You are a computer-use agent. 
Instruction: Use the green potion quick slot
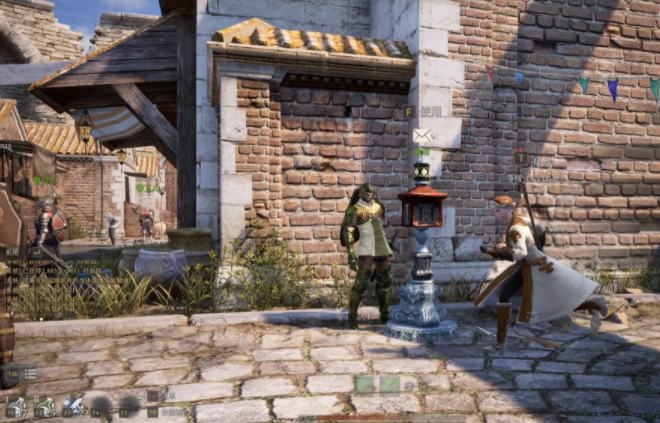point(45,407)
